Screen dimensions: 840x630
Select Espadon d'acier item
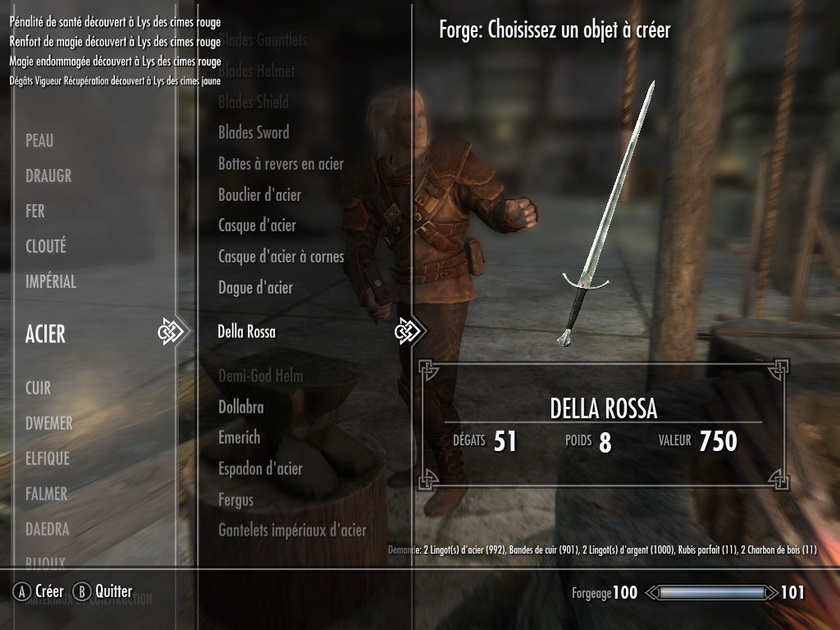tap(260, 469)
